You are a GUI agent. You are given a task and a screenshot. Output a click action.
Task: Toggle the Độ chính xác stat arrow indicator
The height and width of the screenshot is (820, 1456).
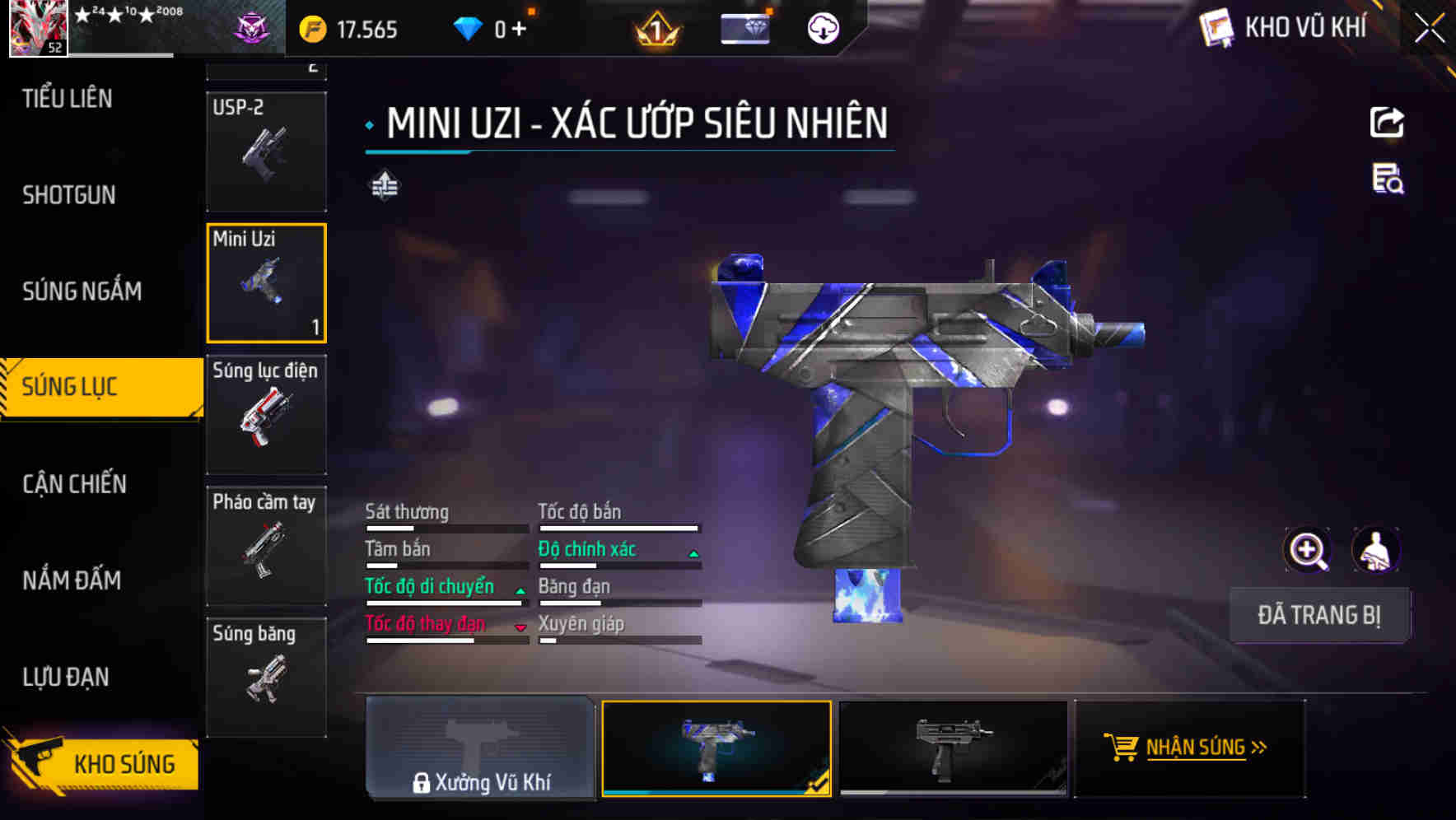pyautogui.click(x=693, y=553)
